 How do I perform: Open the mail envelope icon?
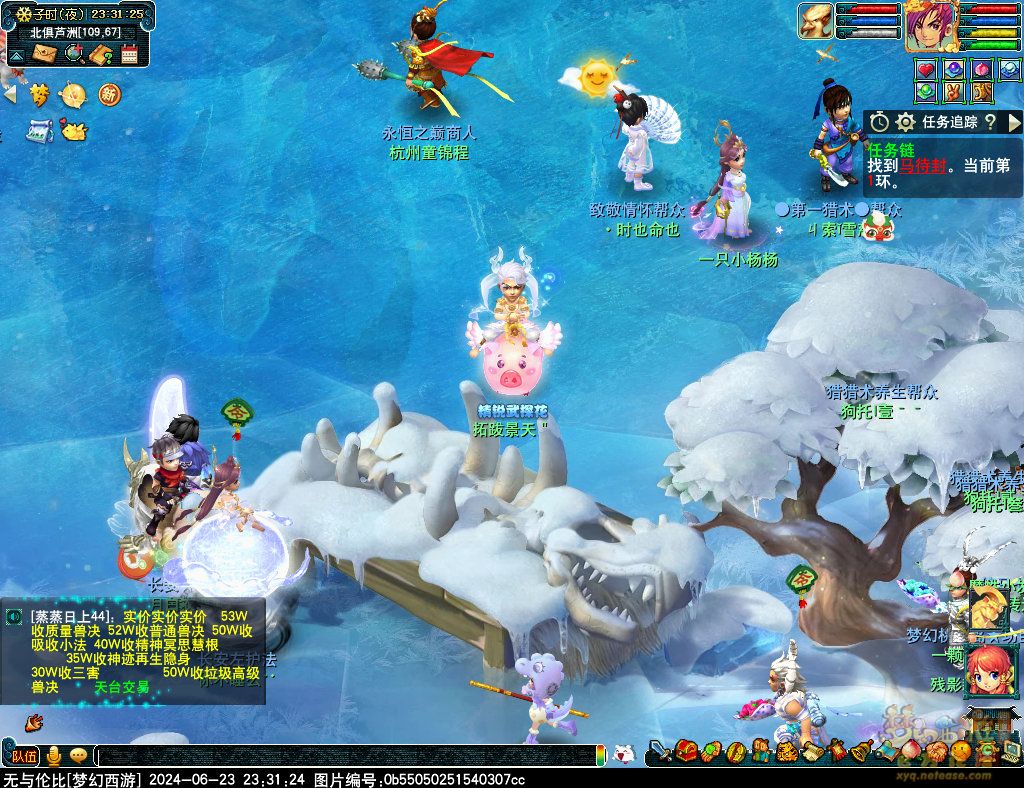[46, 53]
